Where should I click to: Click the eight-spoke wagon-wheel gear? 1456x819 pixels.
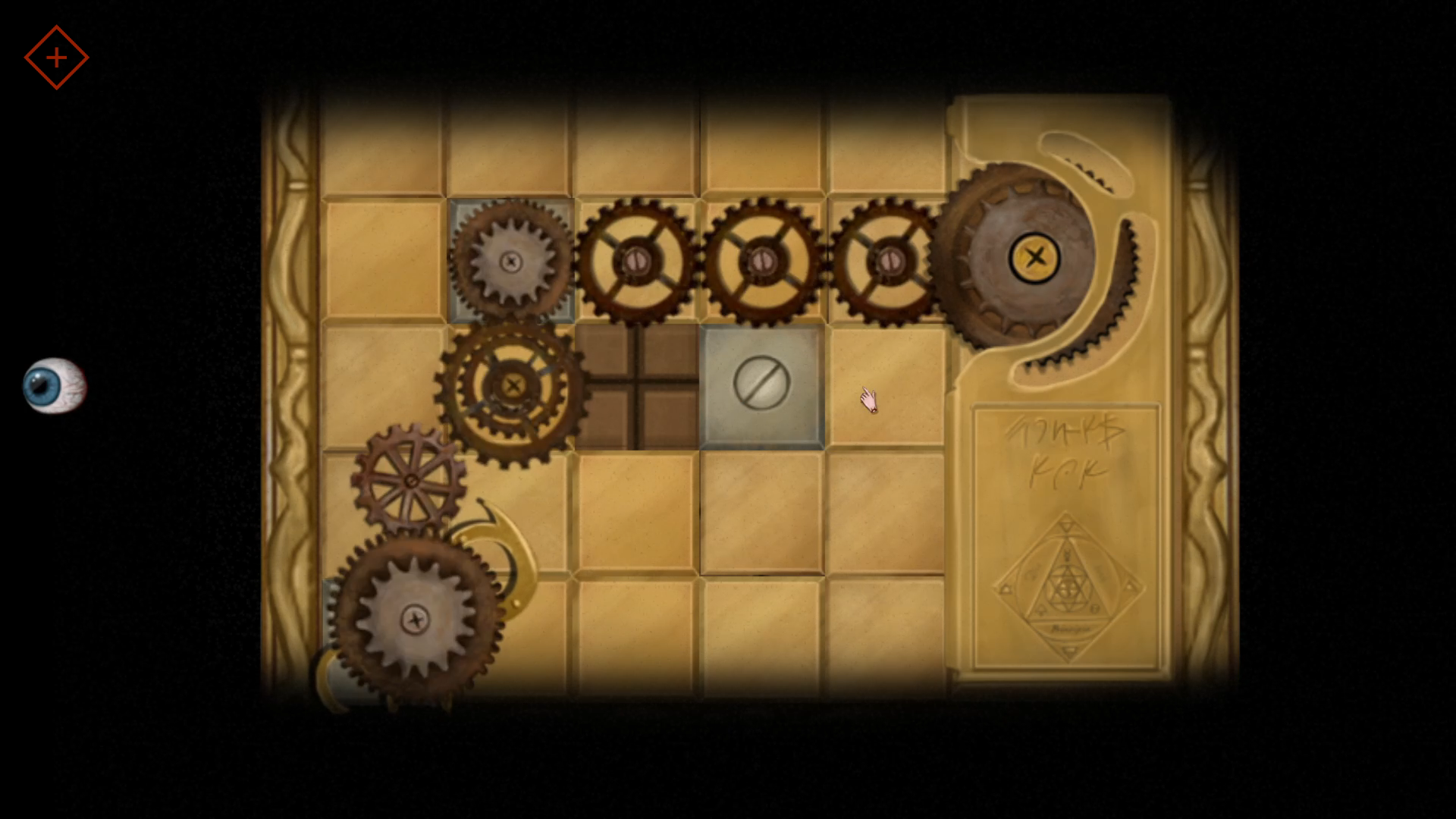[x=412, y=480]
